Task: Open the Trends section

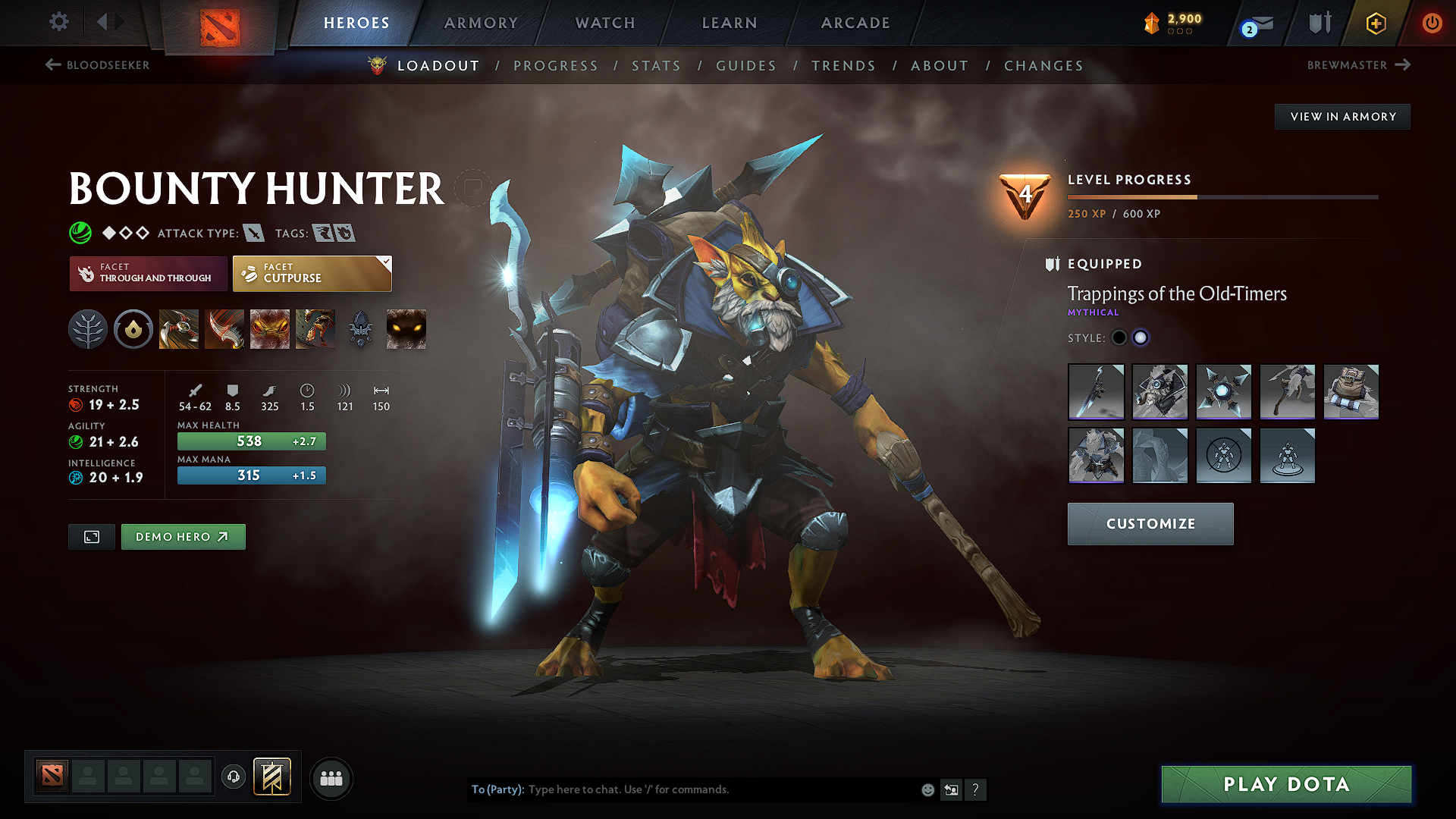Action: (843, 66)
